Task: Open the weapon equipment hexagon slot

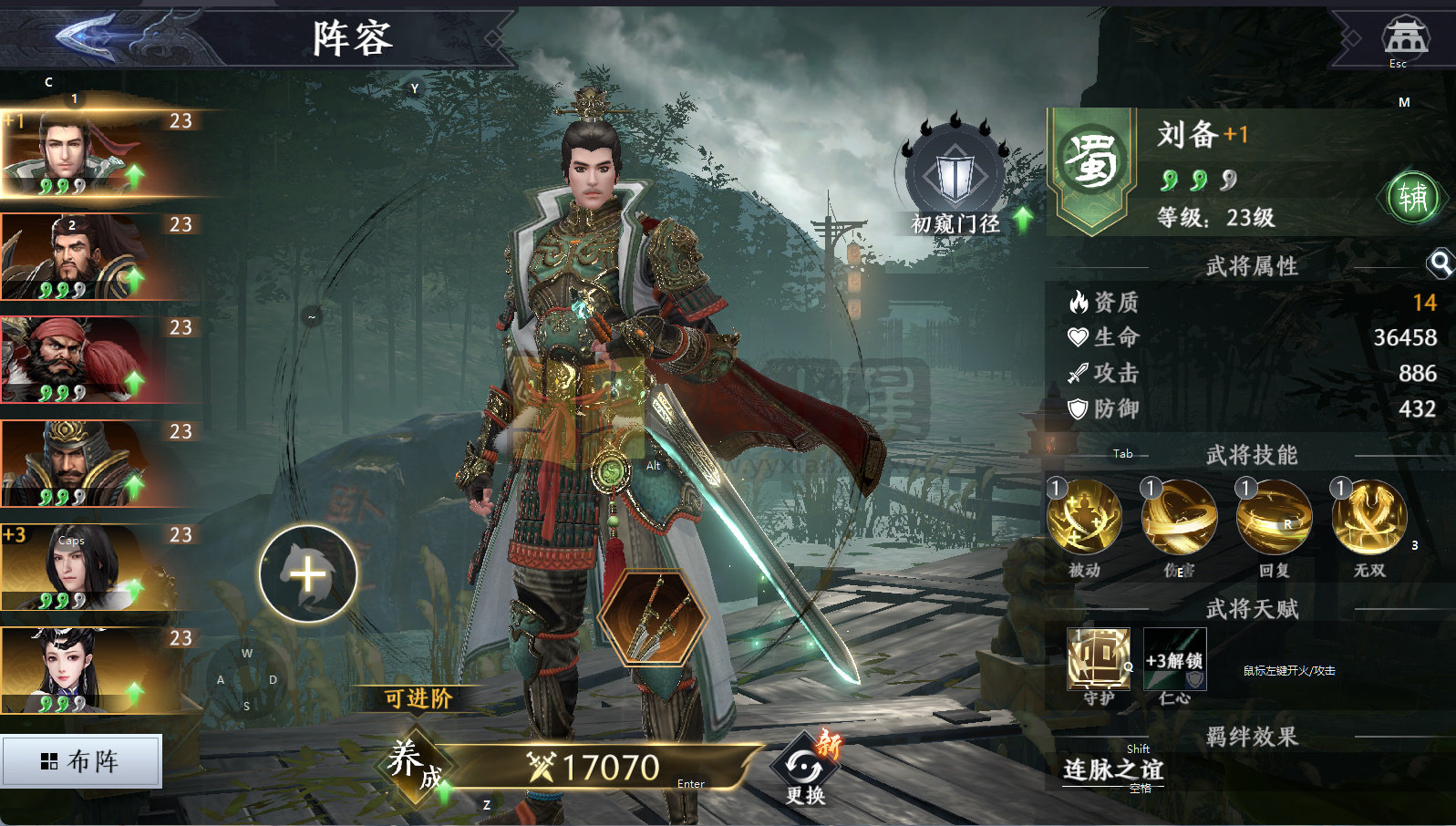Action: [656, 618]
